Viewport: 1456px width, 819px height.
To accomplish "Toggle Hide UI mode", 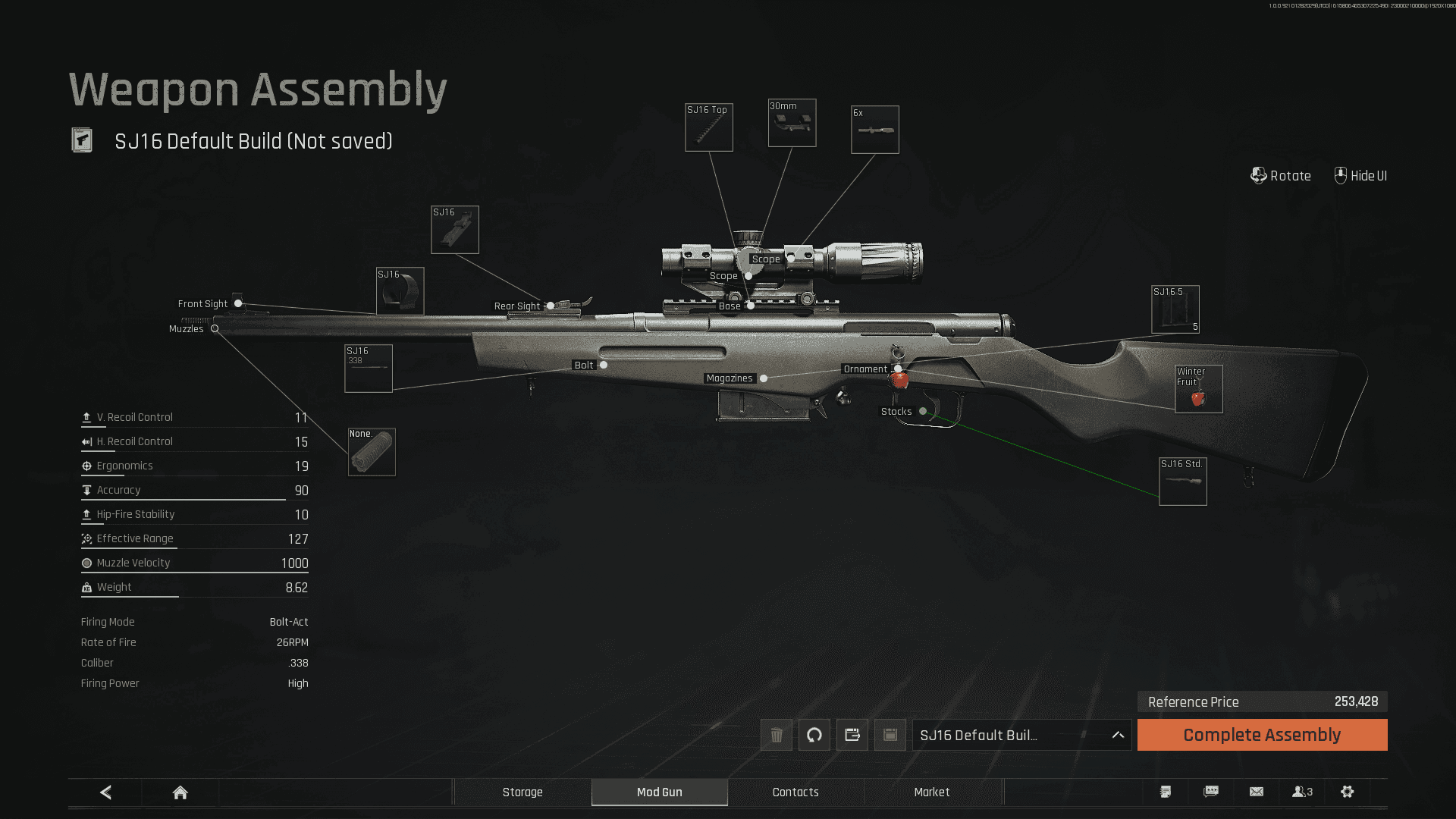I will [1360, 175].
